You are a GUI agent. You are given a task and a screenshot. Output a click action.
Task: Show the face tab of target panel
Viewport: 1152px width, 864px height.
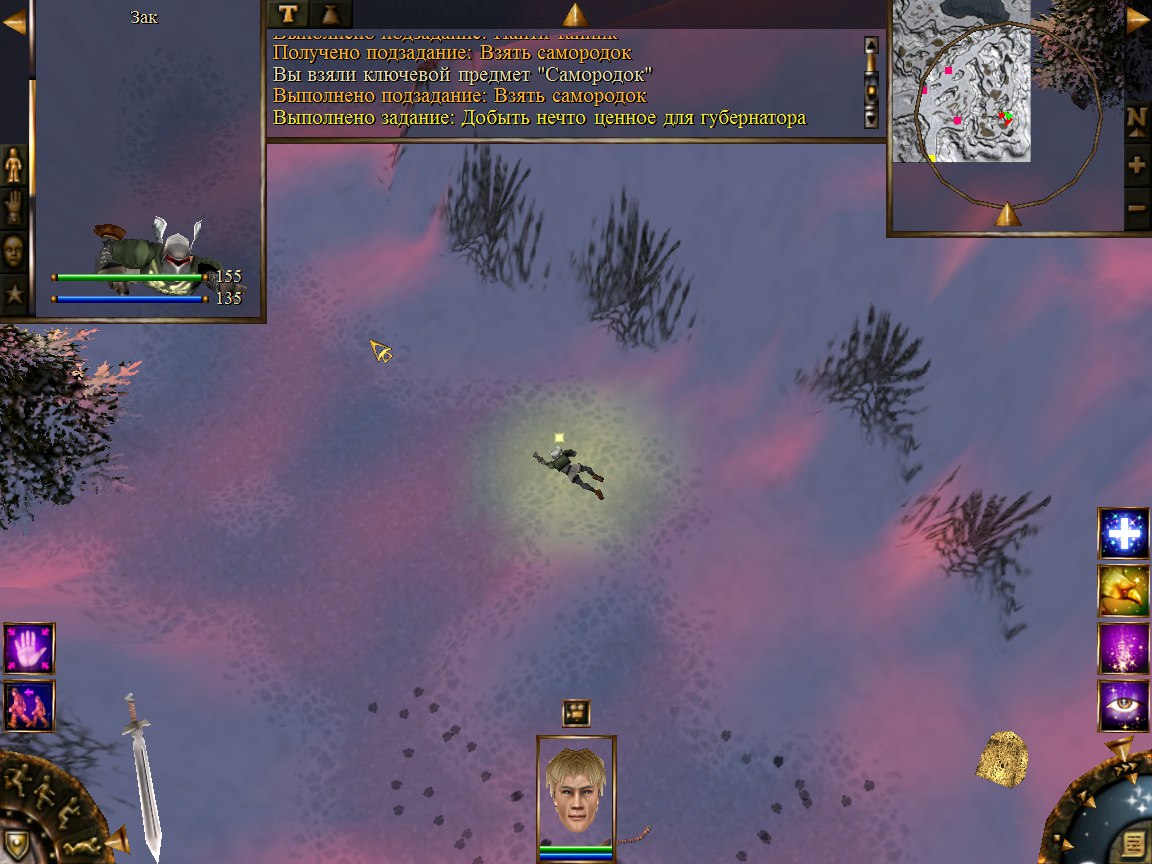(x=13, y=251)
